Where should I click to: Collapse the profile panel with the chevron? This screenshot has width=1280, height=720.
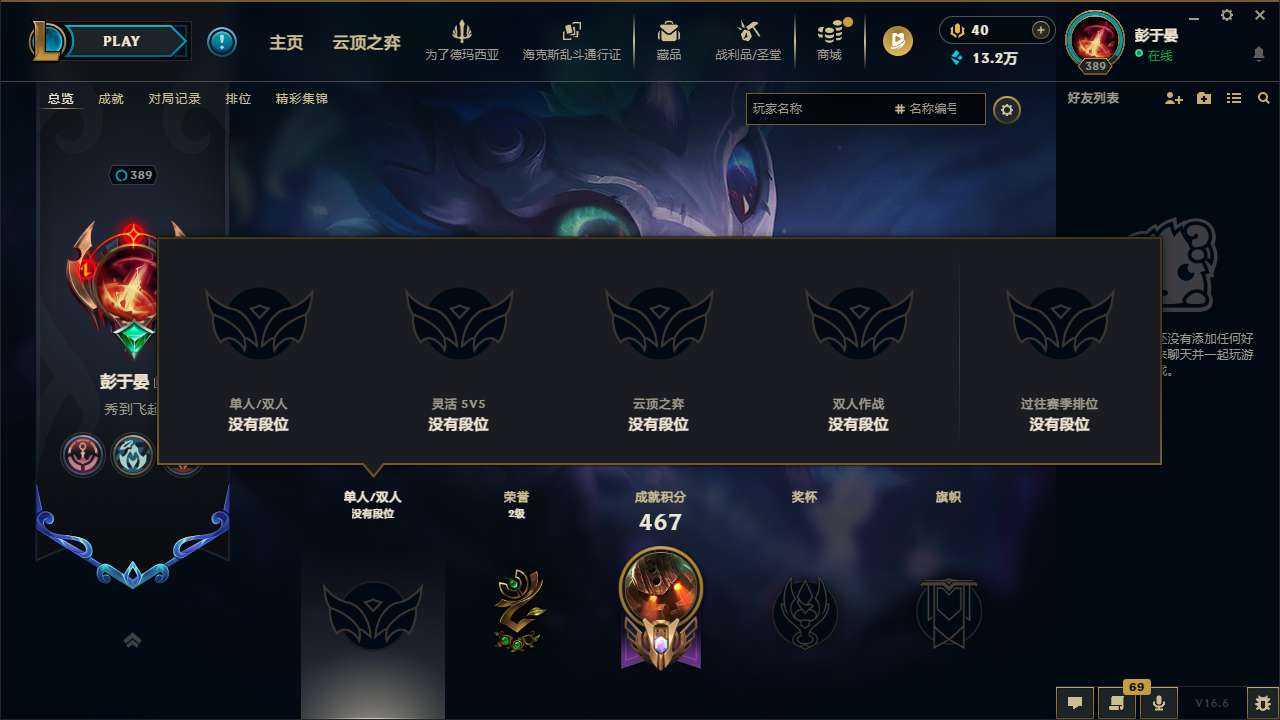pos(133,639)
